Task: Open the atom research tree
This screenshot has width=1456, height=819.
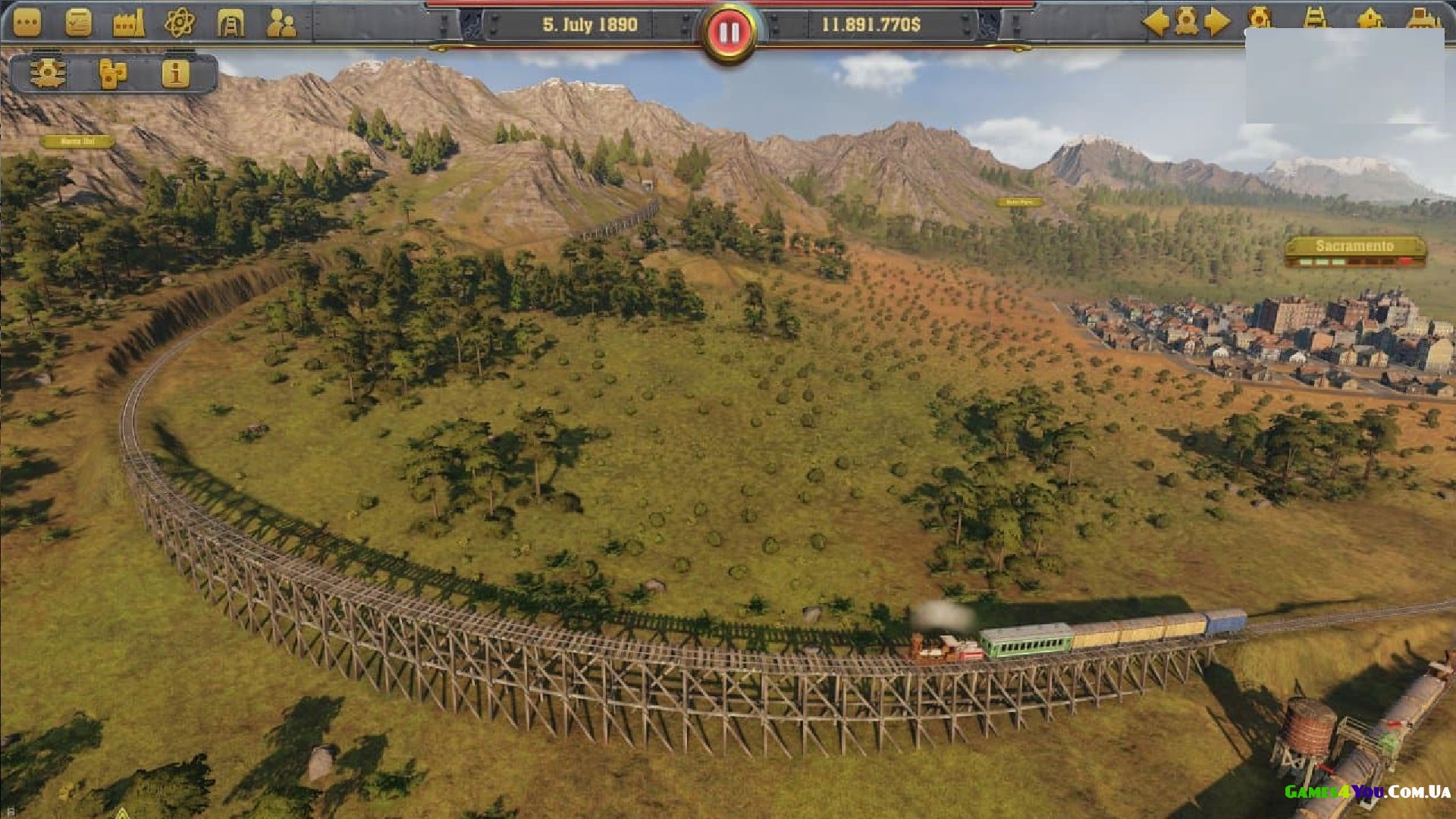Action: click(x=180, y=23)
